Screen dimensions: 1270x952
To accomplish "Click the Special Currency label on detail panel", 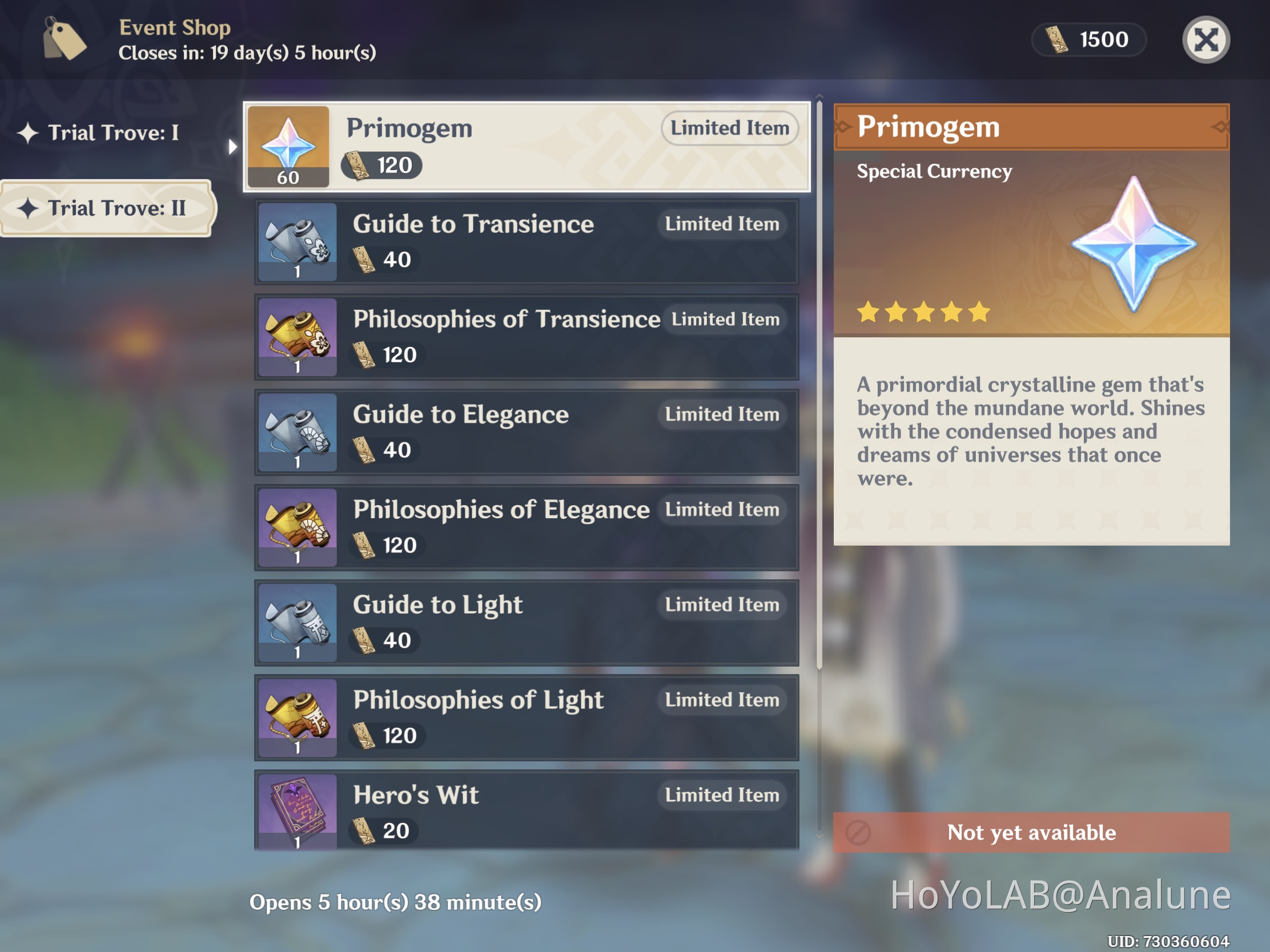I will tap(934, 171).
